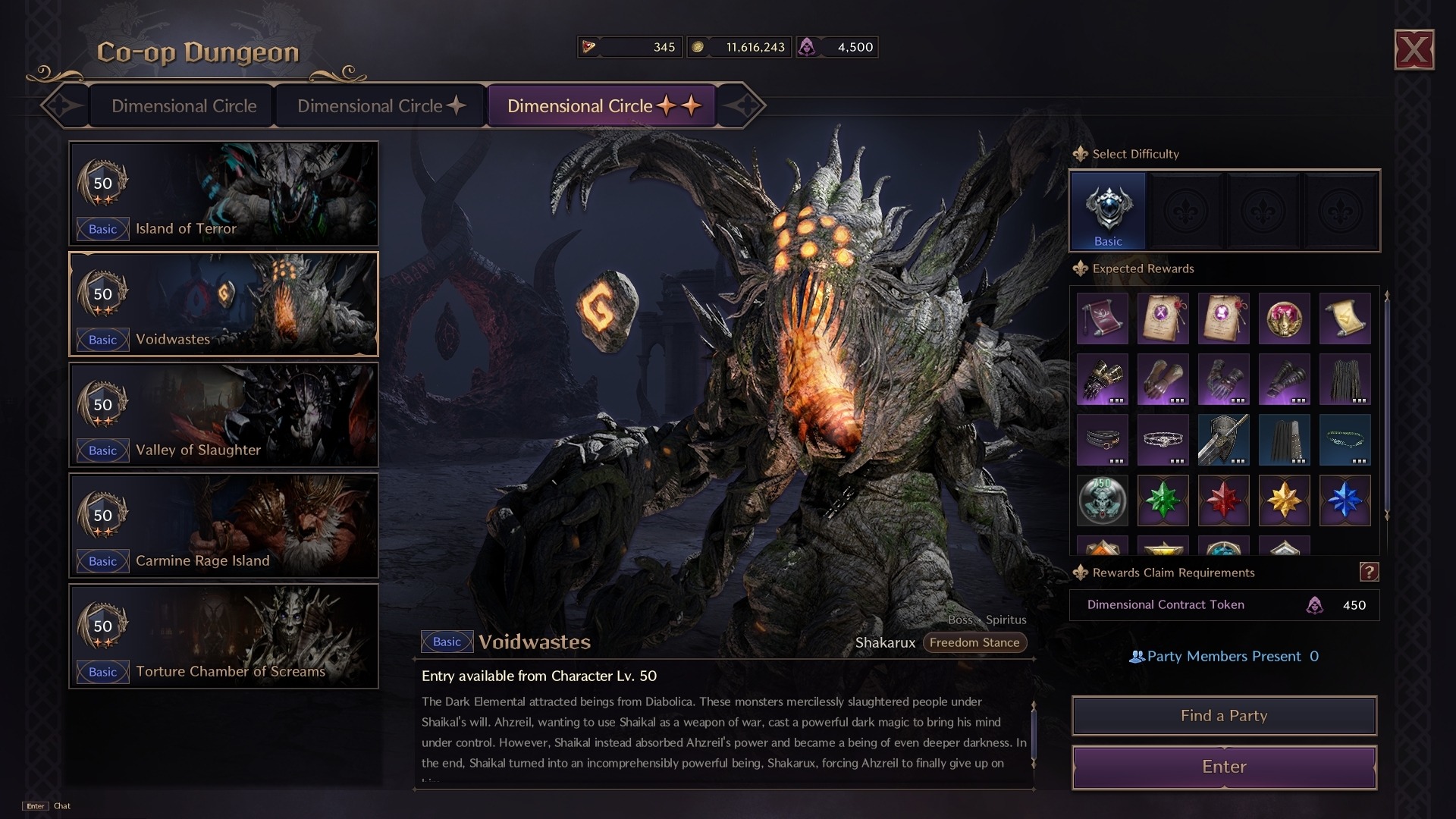Enter the selected dungeon

[x=1224, y=767]
